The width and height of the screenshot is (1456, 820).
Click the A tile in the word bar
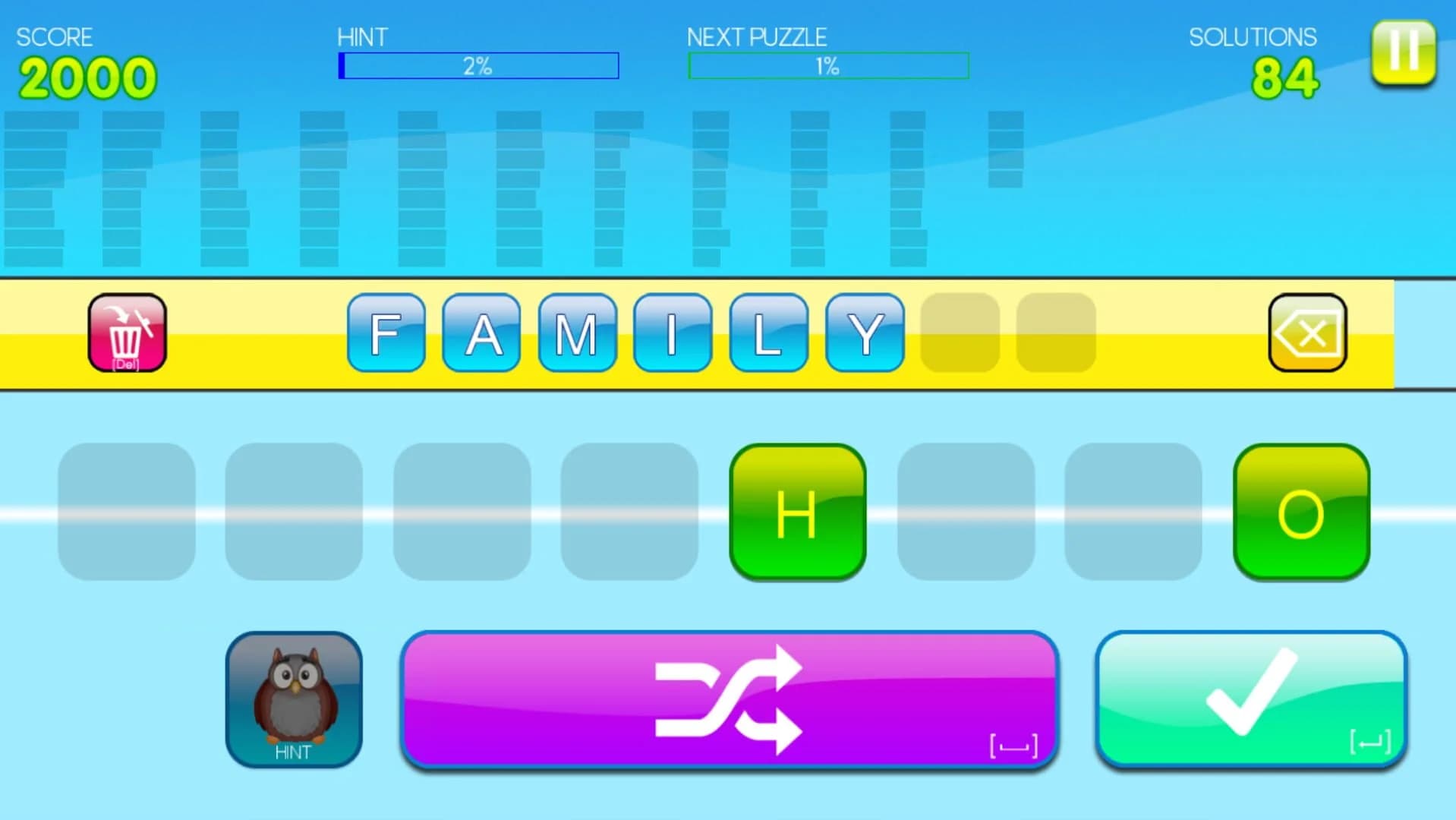pyautogui.click(x=481, y=334)
